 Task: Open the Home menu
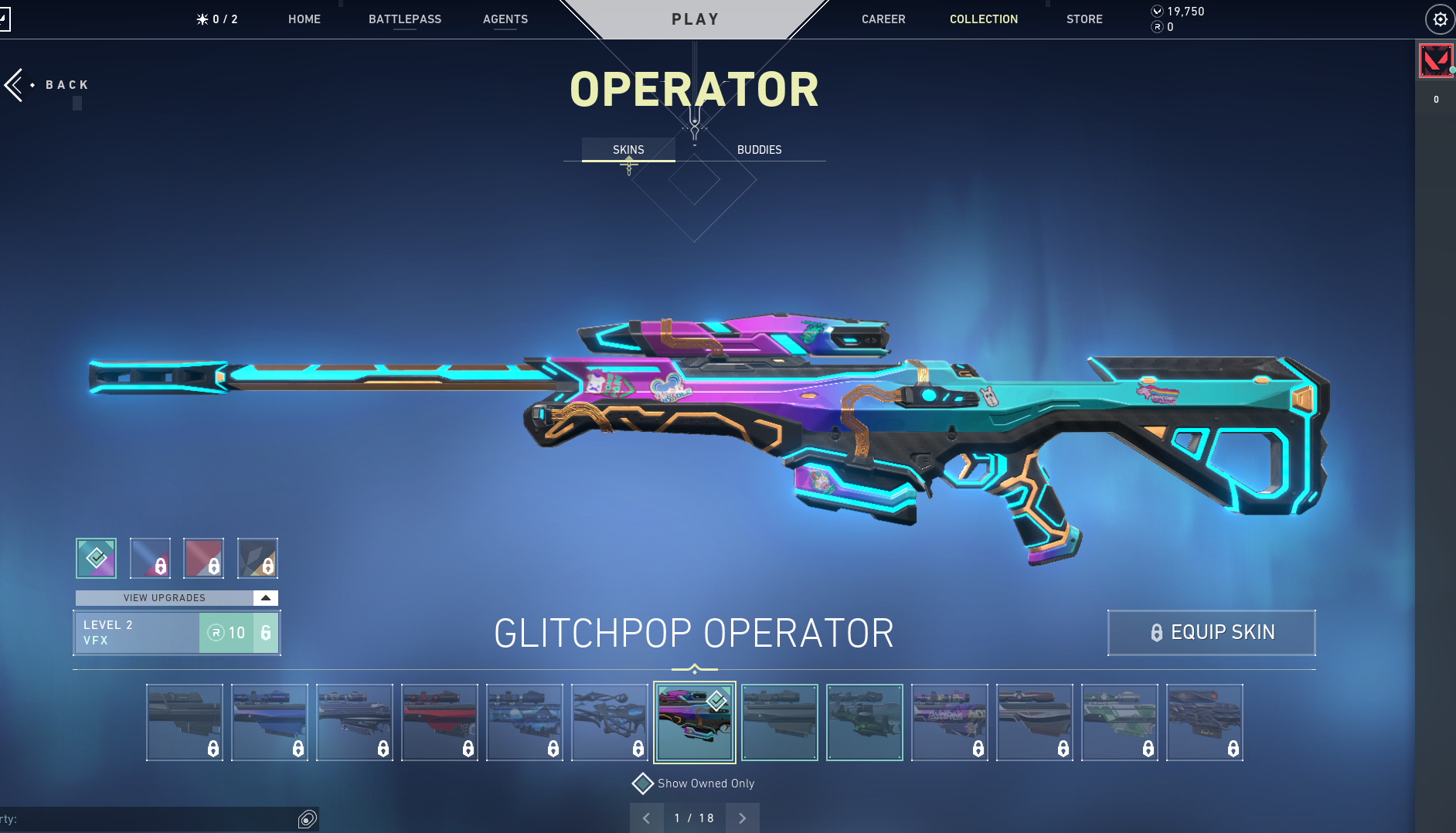304,19
